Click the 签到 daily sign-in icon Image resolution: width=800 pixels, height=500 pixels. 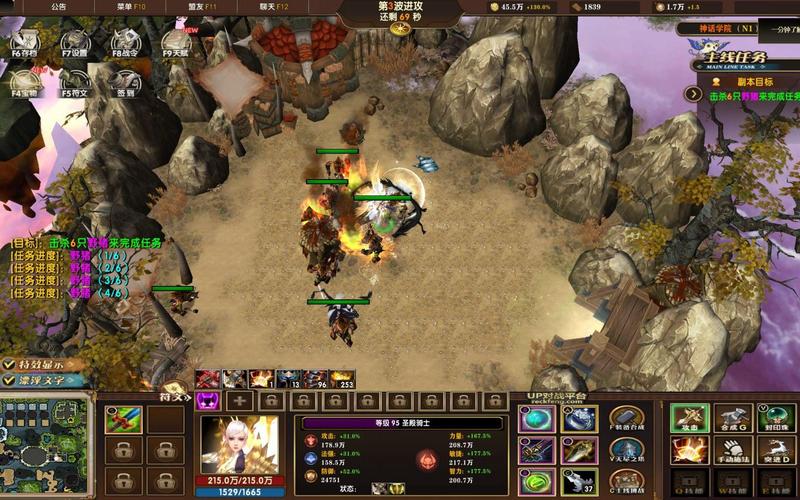click(125, 82)
